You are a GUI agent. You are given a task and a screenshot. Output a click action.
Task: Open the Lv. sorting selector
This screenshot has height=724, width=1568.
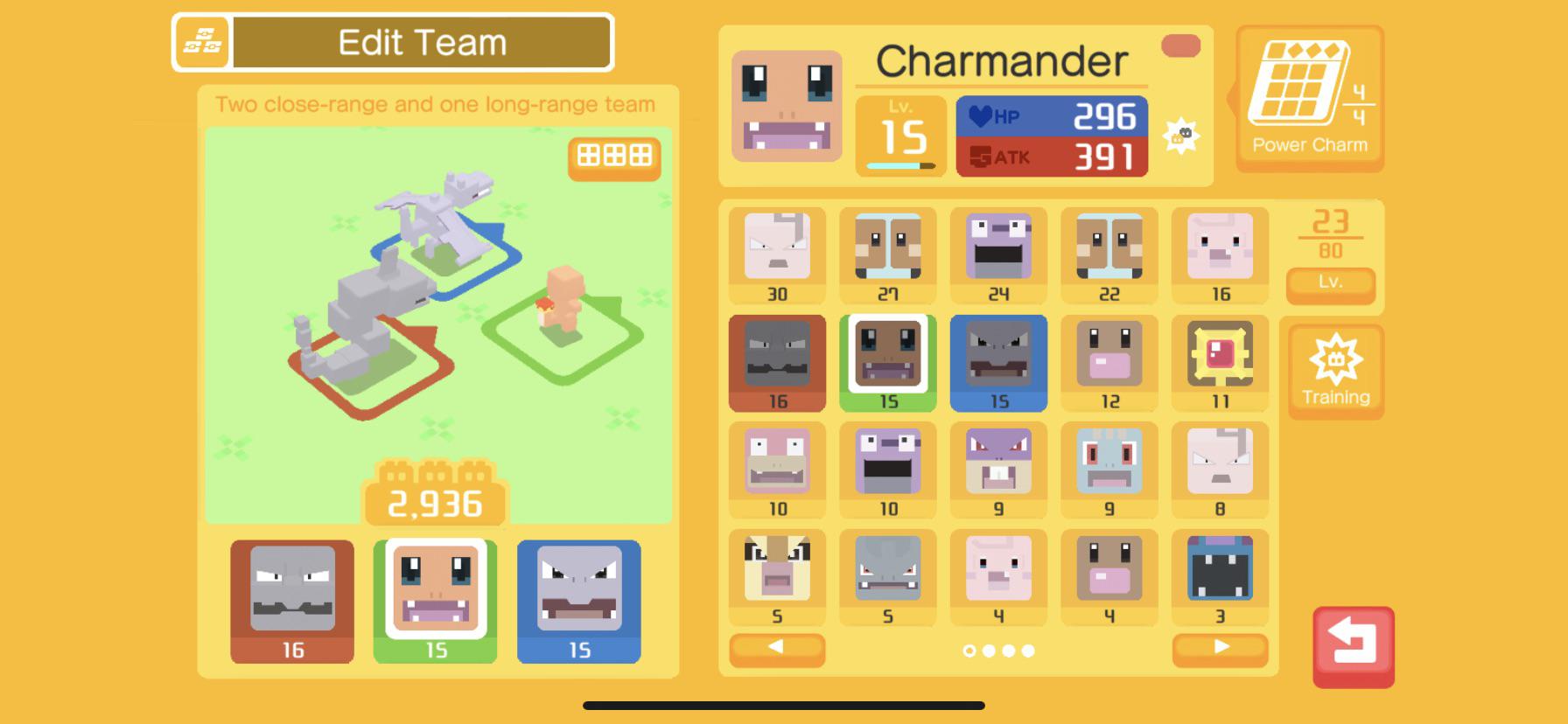pyautogui.click(x=1331, y=286)
